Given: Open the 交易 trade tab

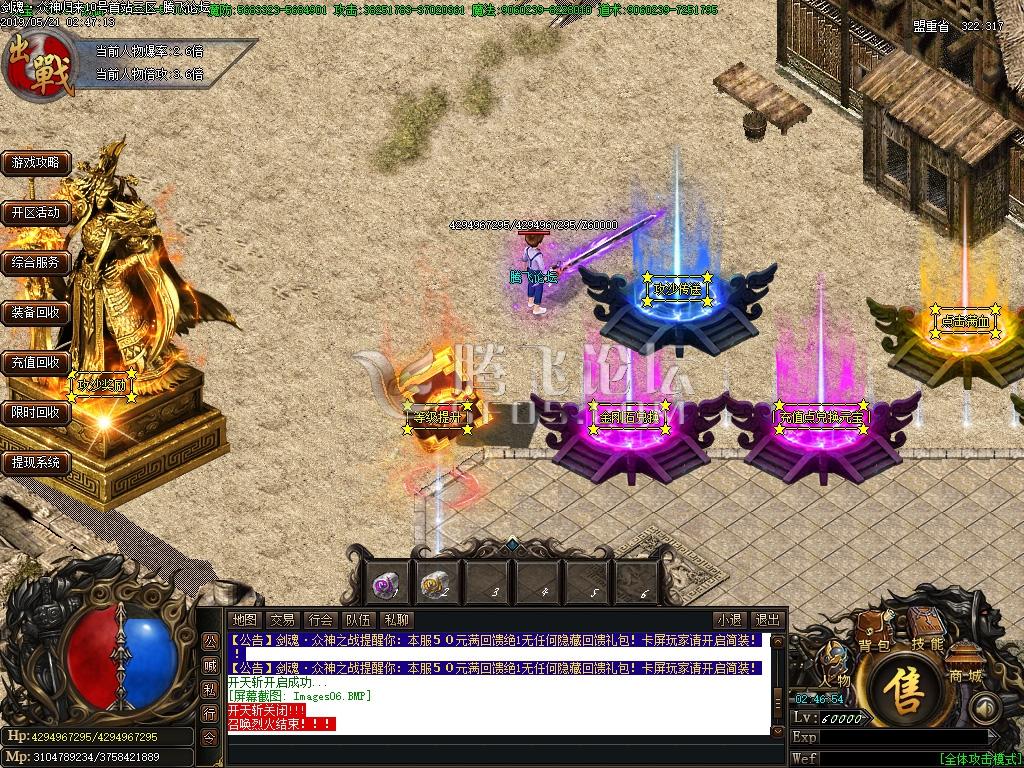Looking at the screenshot, I should (282, 620).
